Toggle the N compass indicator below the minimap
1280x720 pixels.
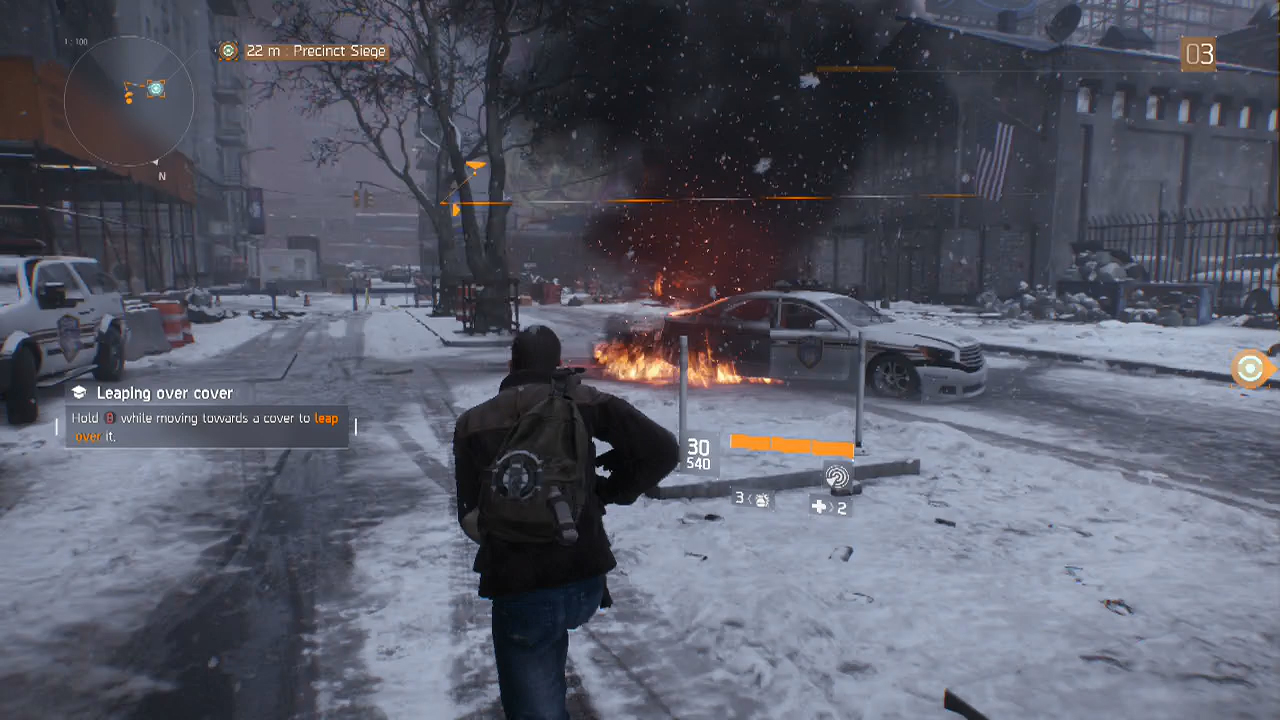pyautogui.click(x=162, y=176)
